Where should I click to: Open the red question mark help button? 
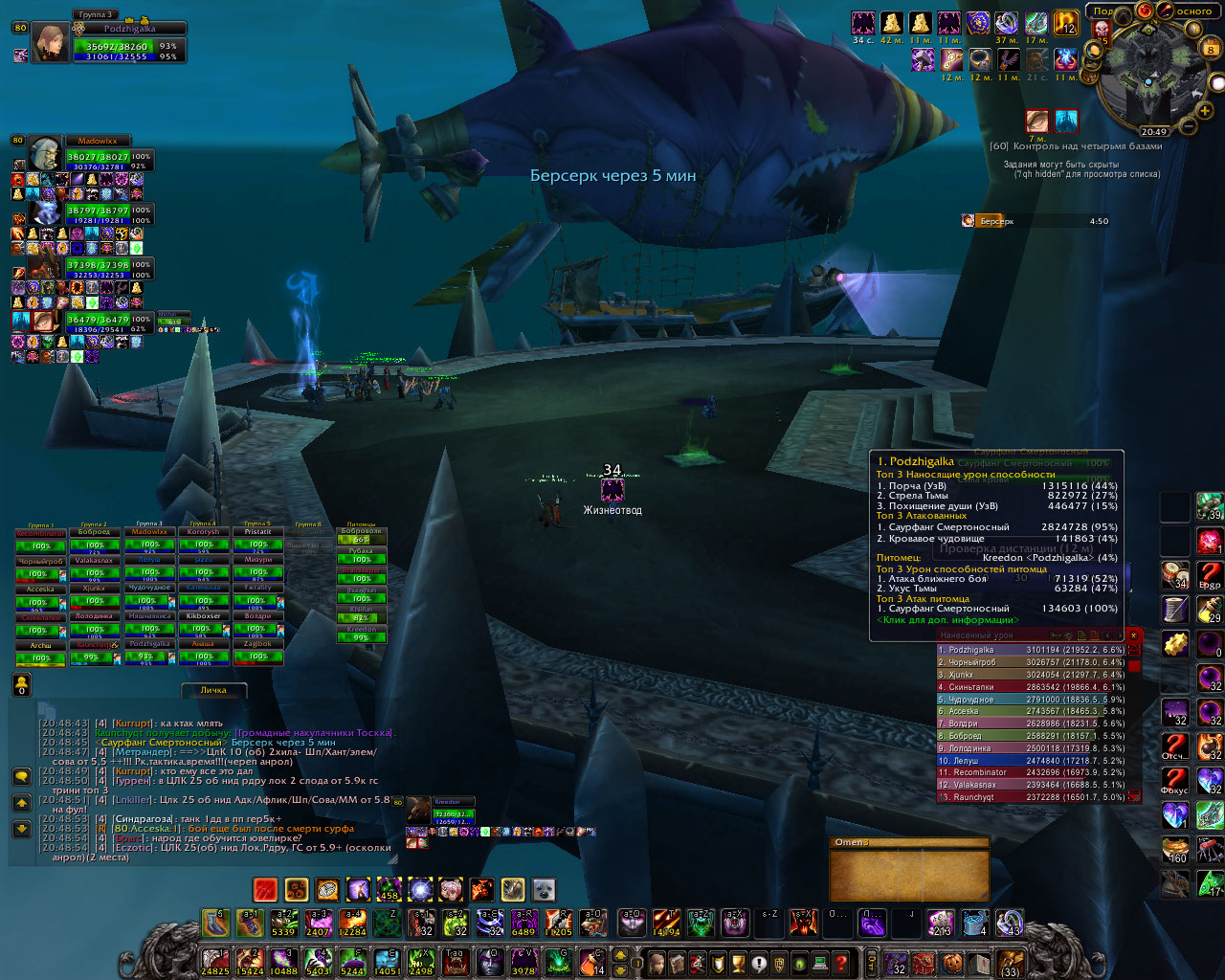tap(841, 962)
